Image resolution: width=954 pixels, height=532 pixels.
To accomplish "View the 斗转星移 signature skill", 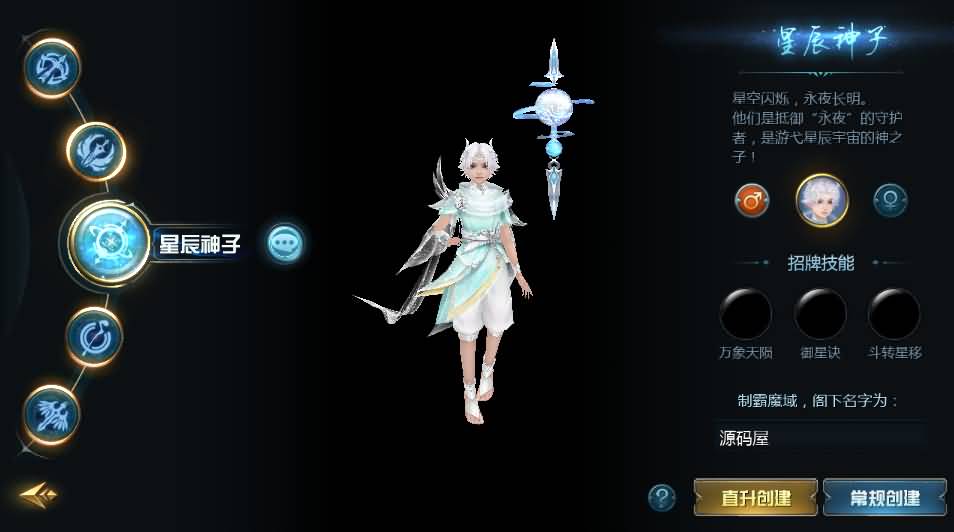I will (894, 314).
